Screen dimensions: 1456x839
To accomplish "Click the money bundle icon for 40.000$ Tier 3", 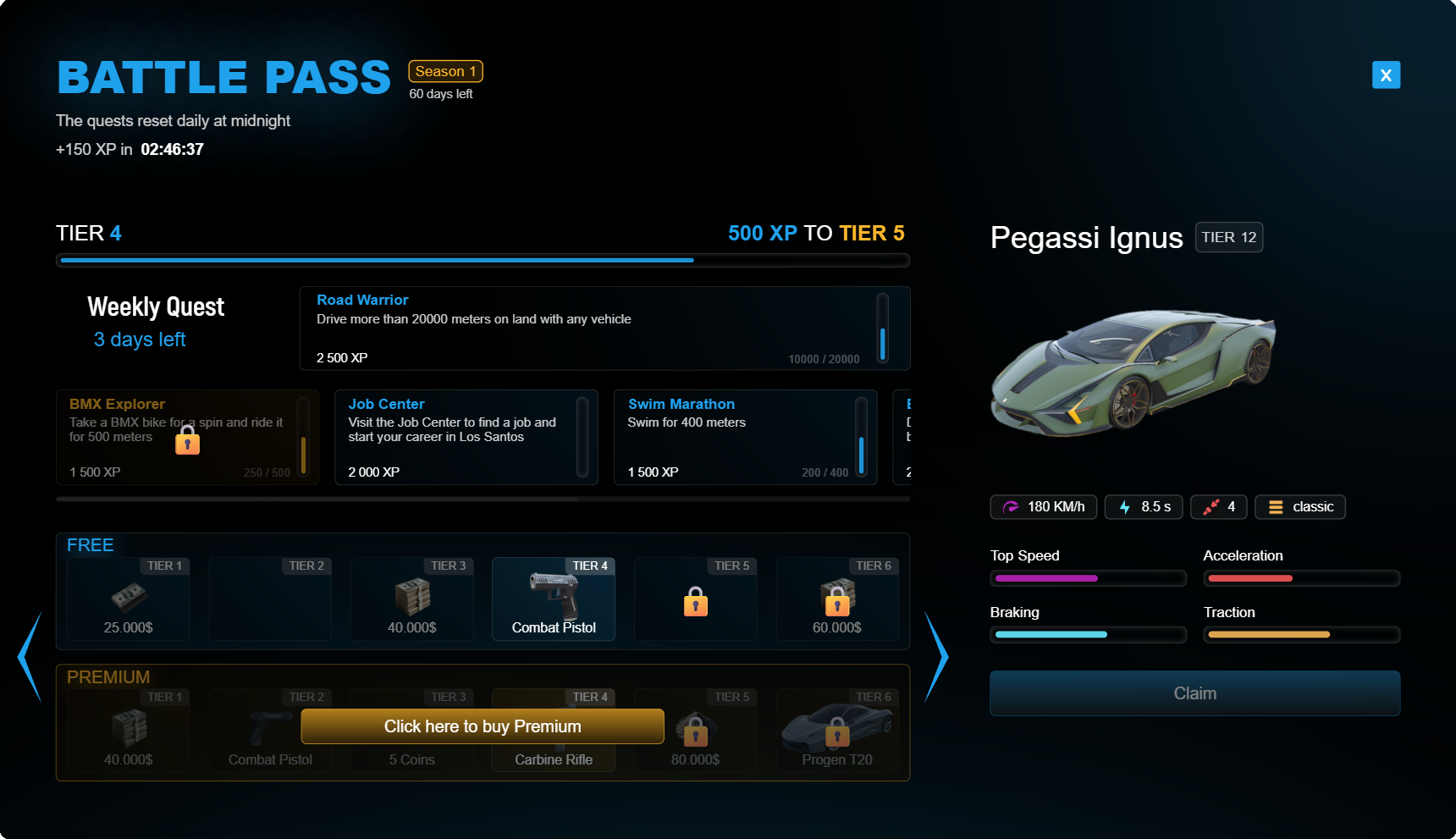I will point(411,595).
